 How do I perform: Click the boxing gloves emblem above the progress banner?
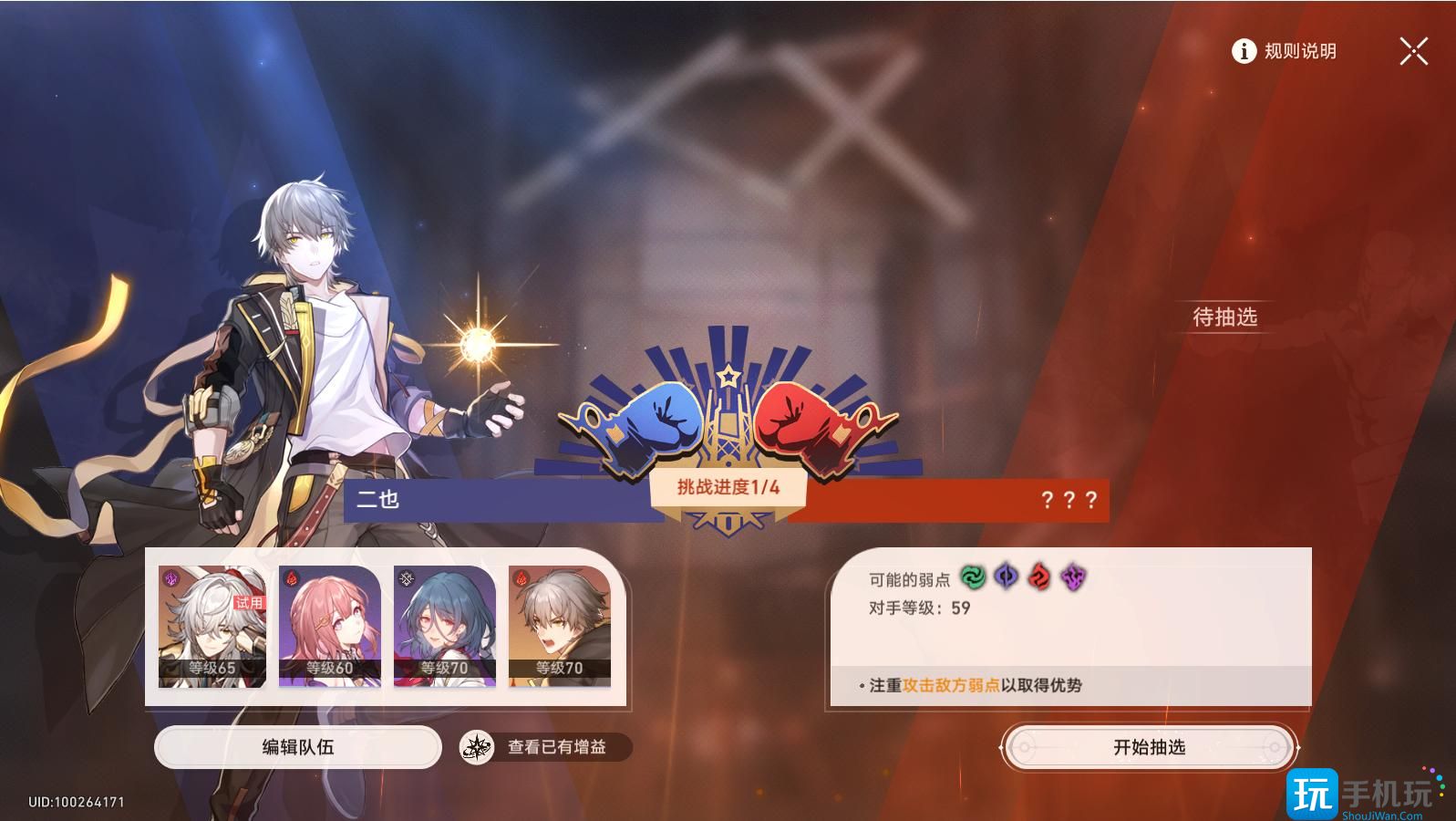728,420
